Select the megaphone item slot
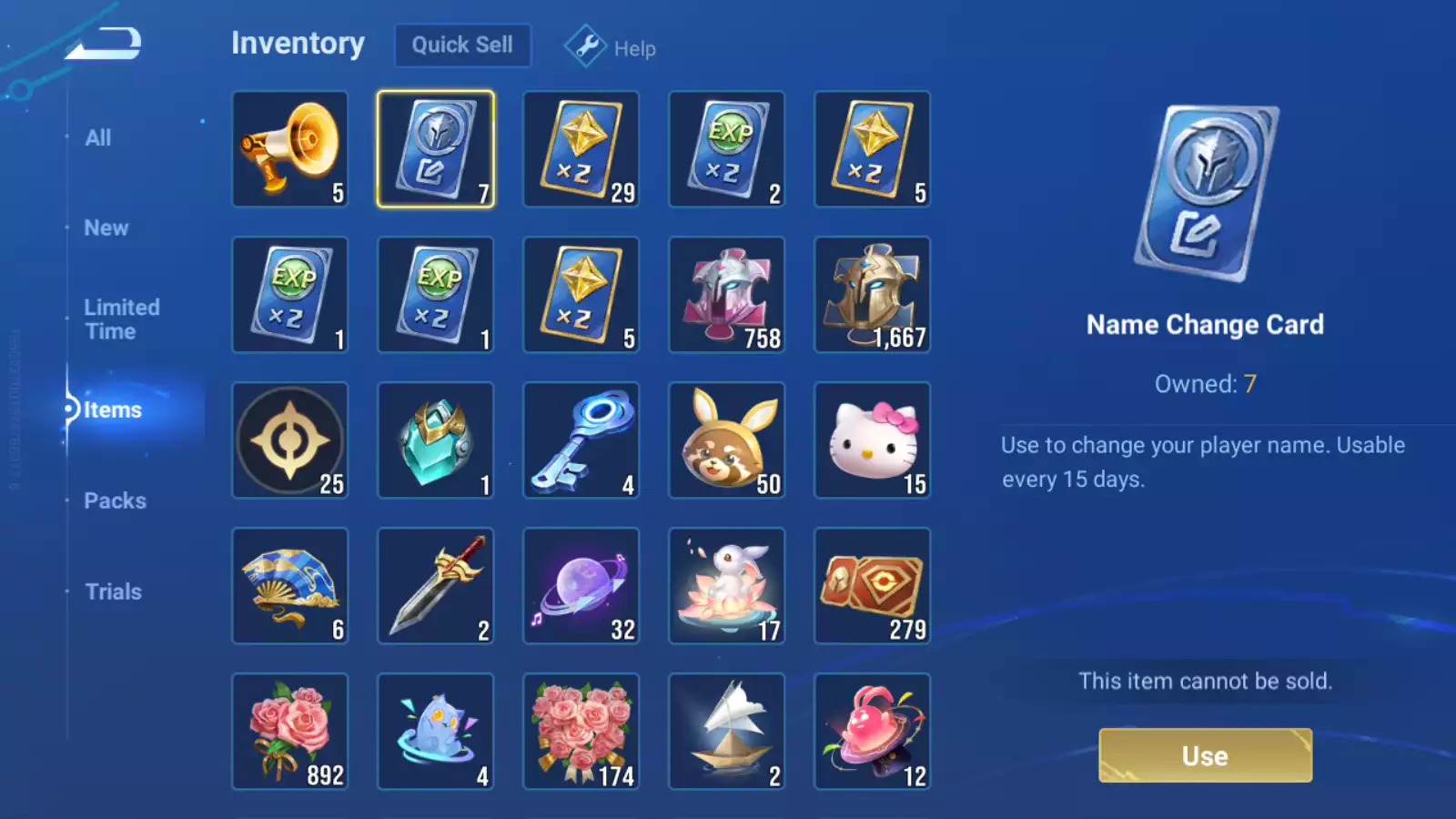The height and width of the screenshot is (819, 1456). [290, 149]
